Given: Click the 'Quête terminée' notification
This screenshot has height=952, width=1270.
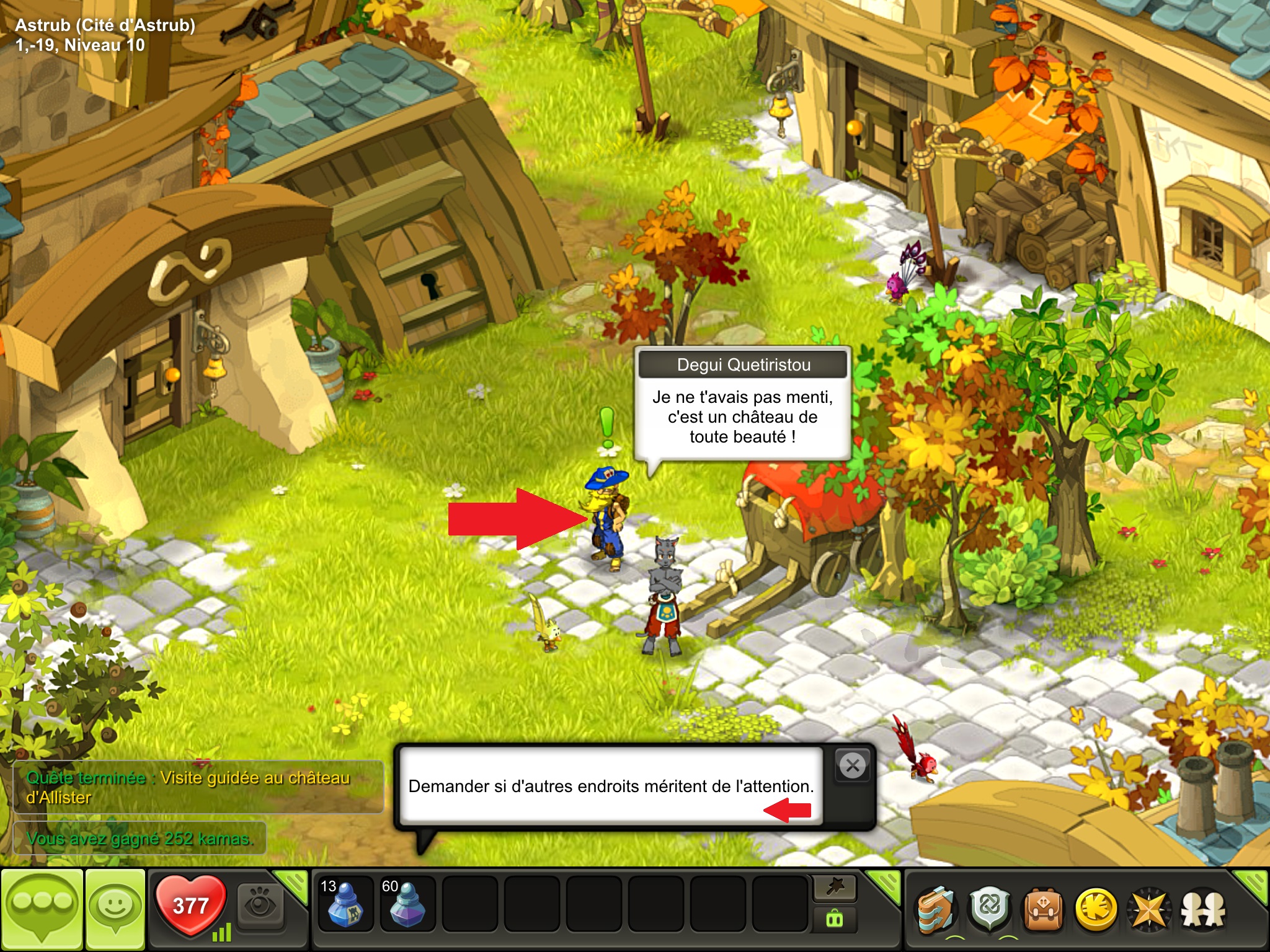Looking at the screenshot, I should (198, 787).
